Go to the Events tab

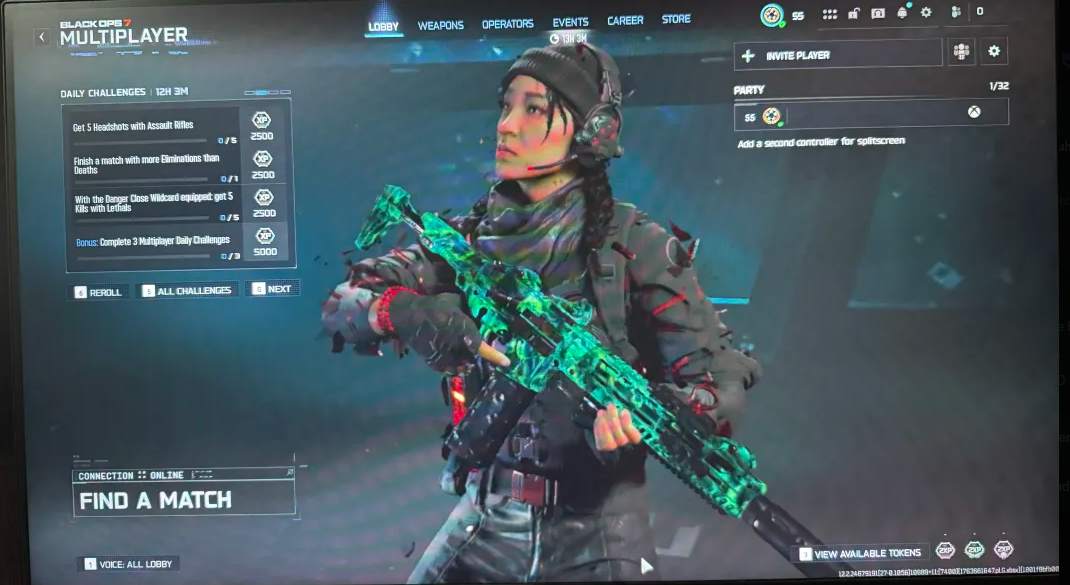pyautogui.click(x=570, y=22)
